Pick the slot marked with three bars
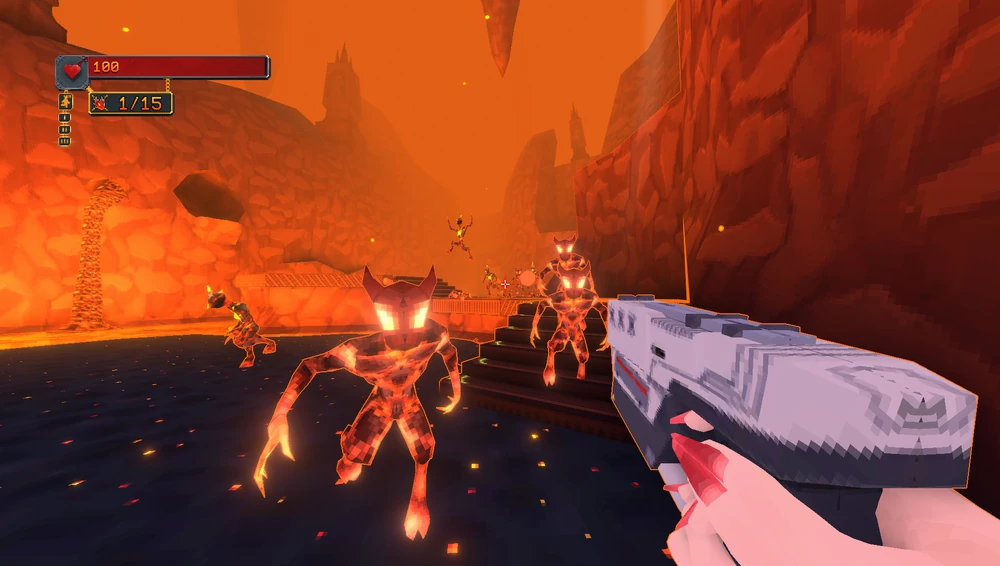This screenshot has width=1000, height=566. point(65,141)
